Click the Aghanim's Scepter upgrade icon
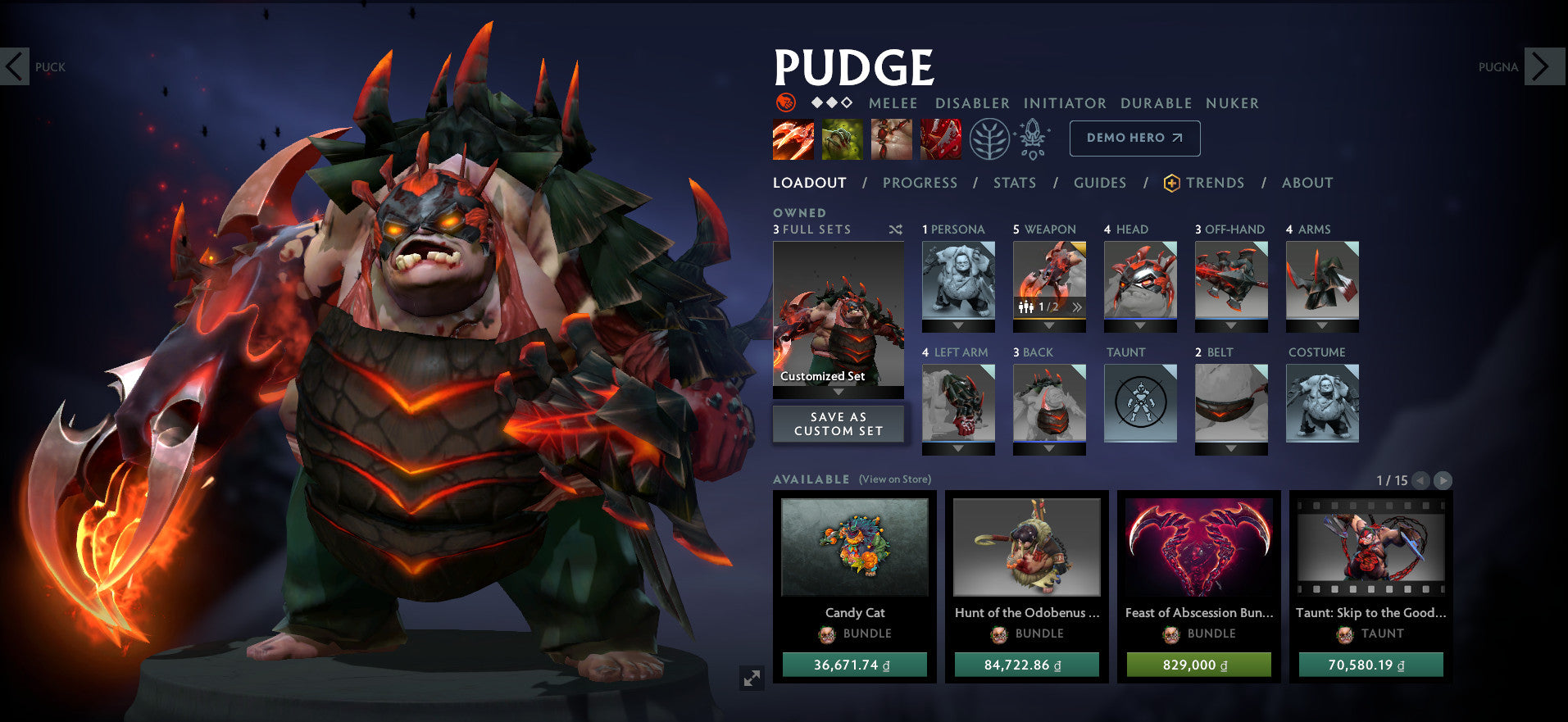Screen dimensions: 1568x722 1034,138
